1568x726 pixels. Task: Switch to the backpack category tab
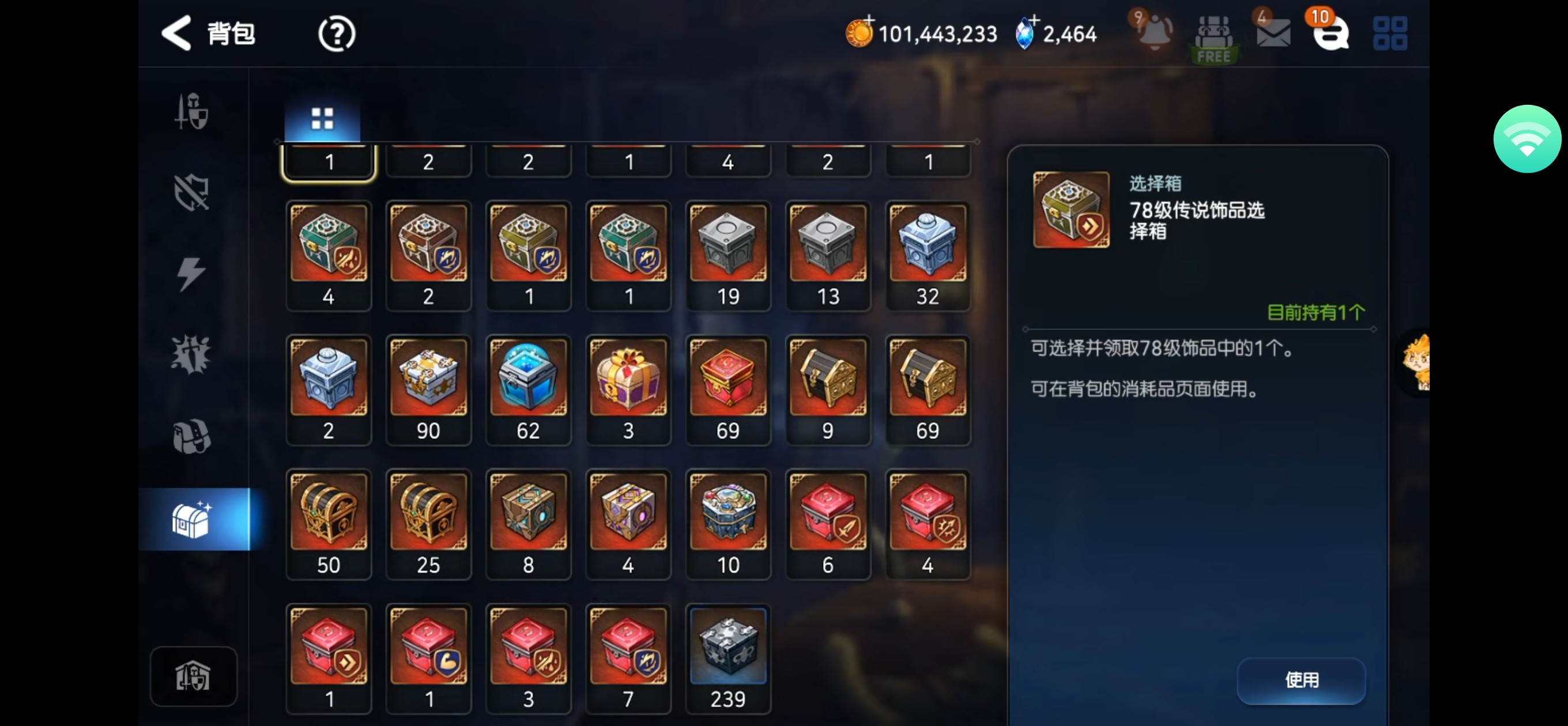[193, 436]
